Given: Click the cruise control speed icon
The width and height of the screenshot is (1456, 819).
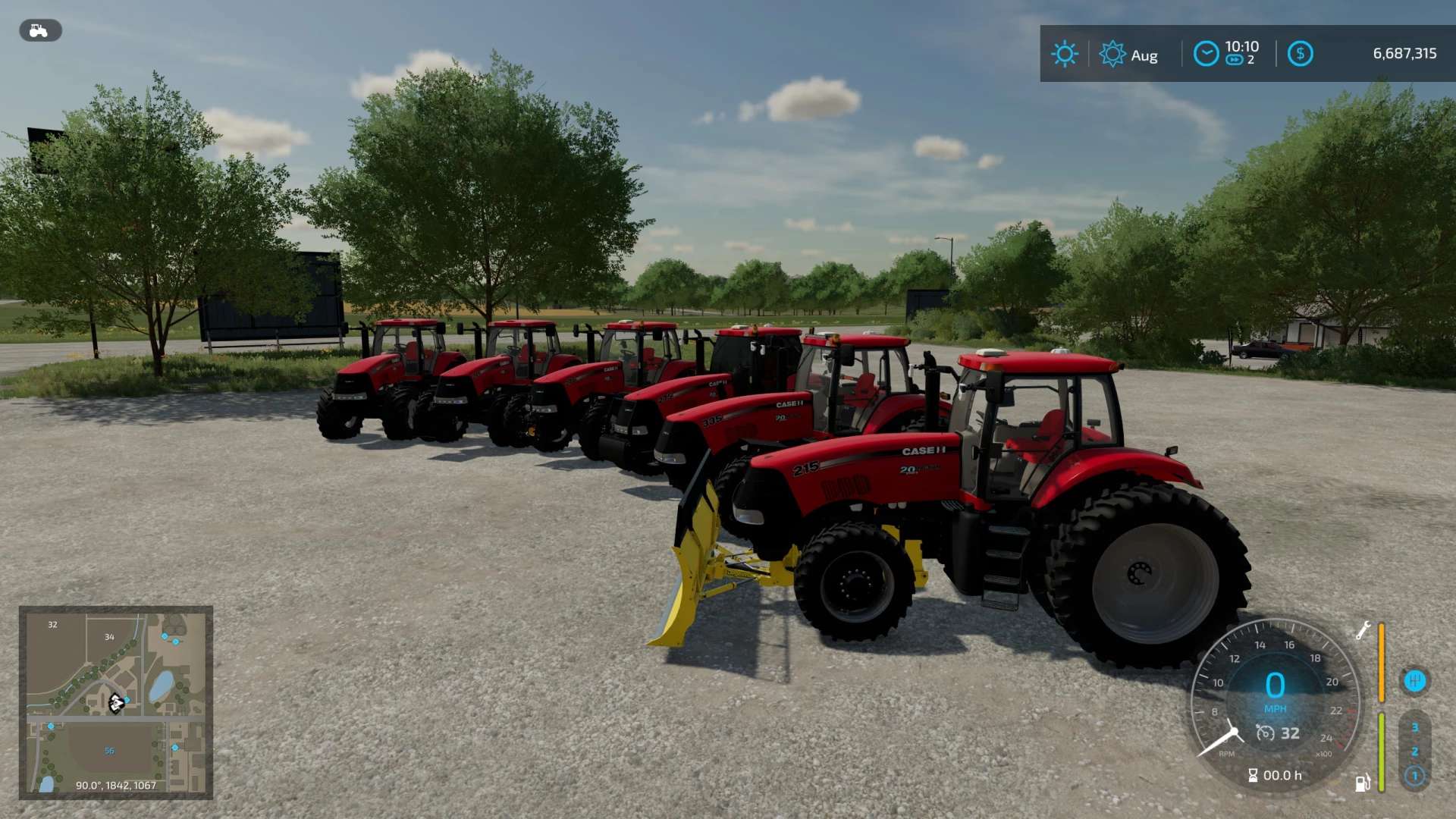Looking at the screenshot, I should coord(1265,733).
